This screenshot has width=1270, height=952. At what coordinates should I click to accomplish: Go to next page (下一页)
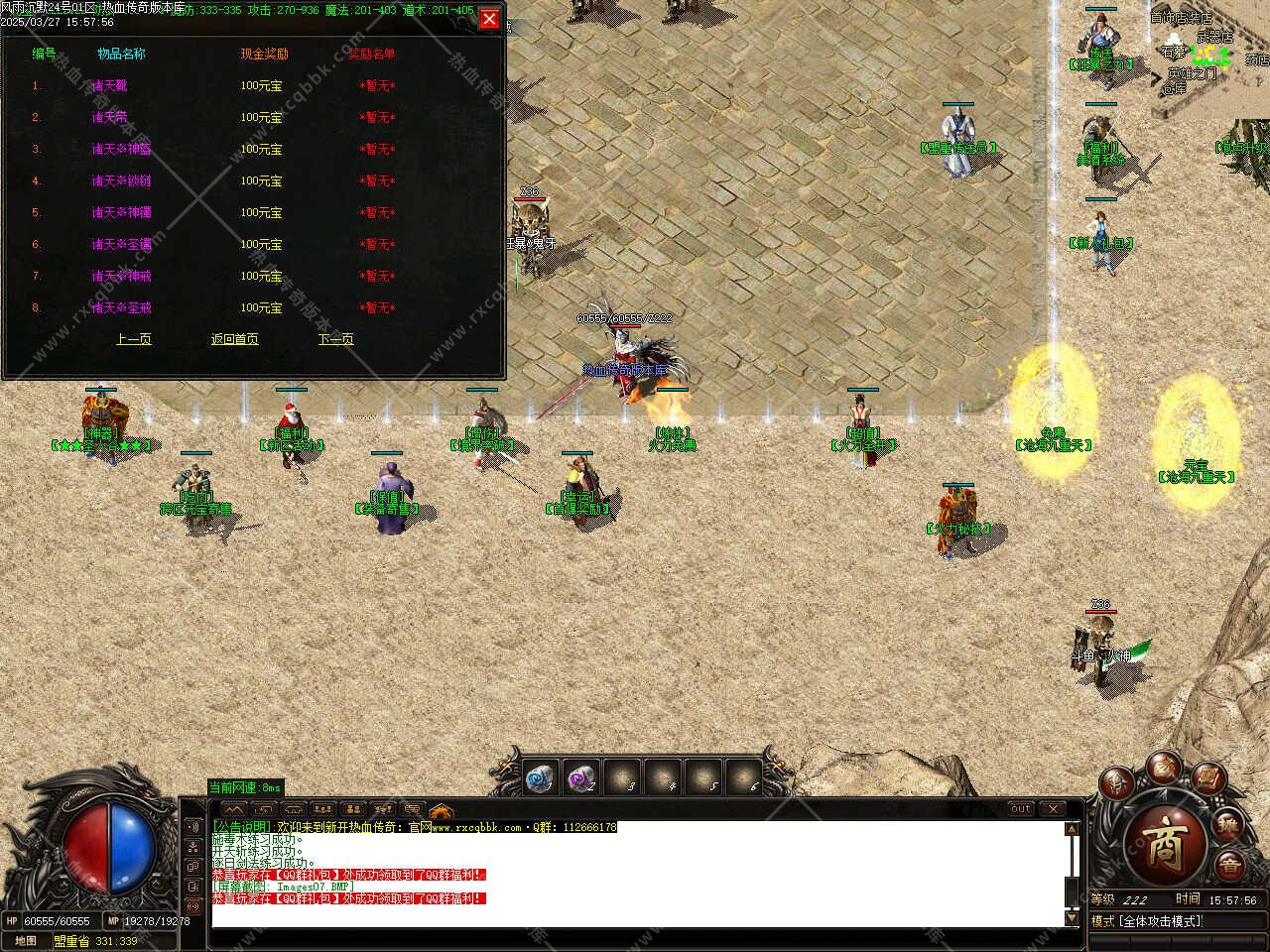[x=336, y=339]
